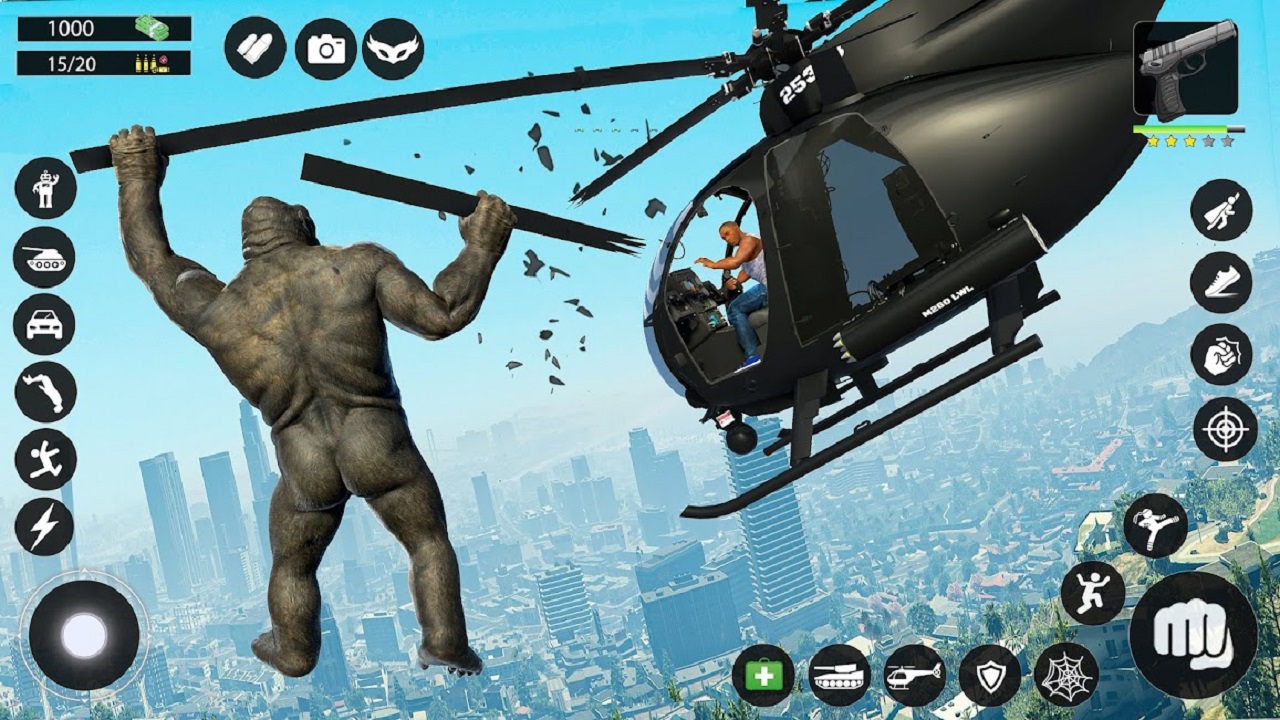Select the robot transformation icon
This screenshot has width=1280, height=720.
pyautogui.click(x=44, y=192)
